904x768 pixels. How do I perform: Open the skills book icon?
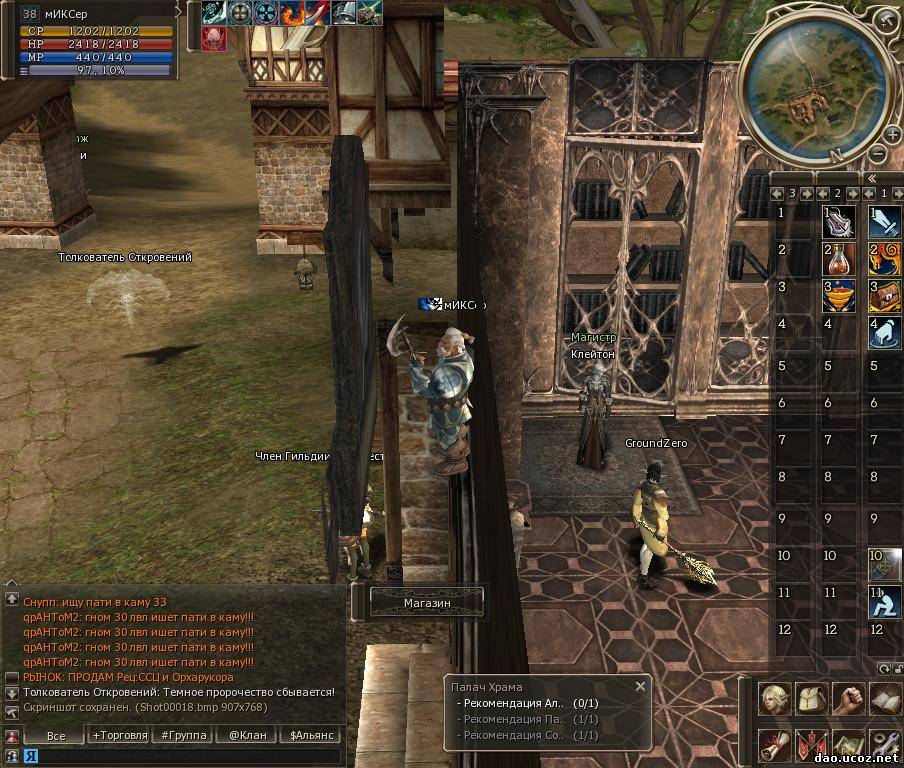click(884, 699)
